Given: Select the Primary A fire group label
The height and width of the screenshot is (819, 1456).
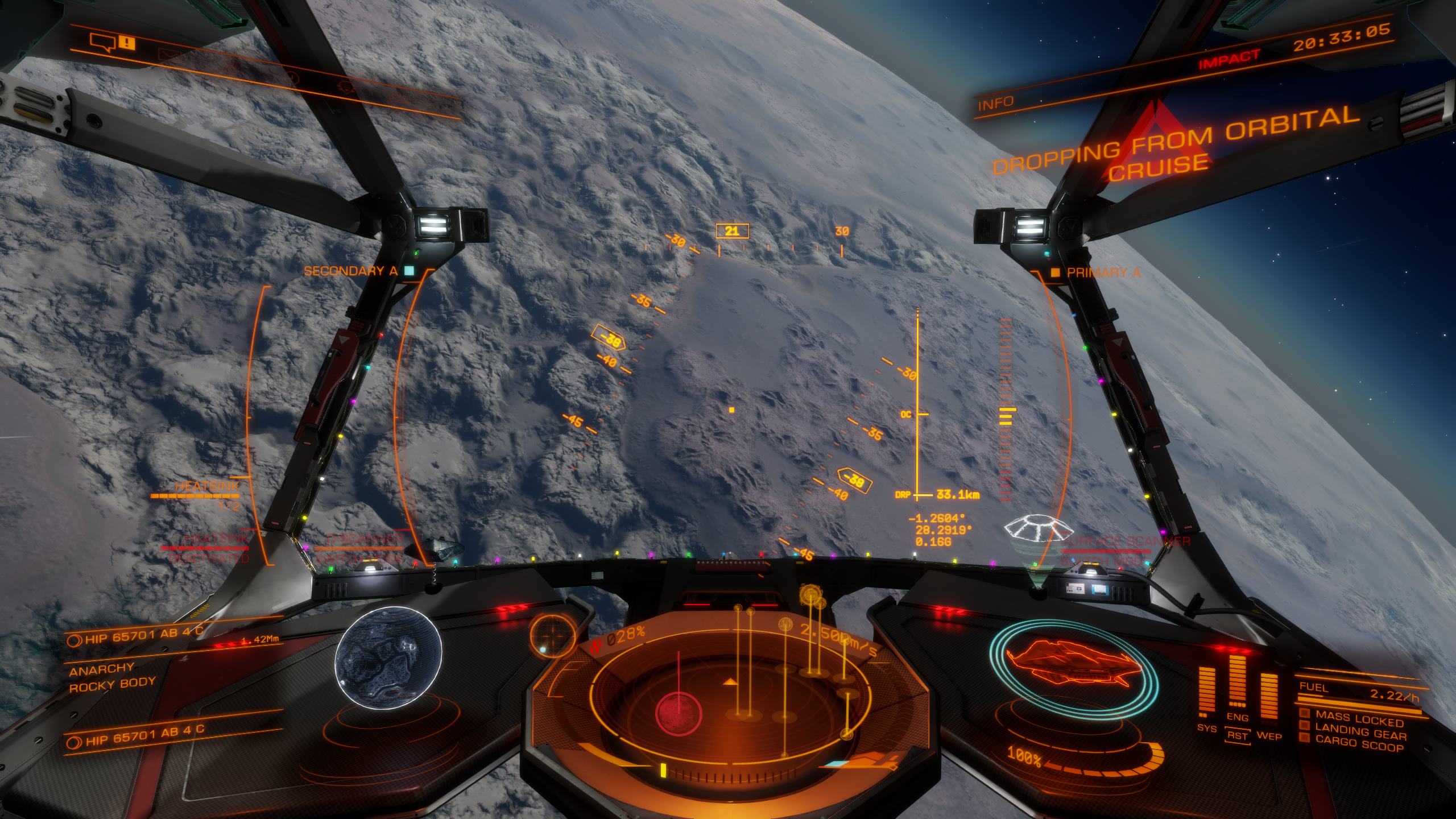Looking at the screenshot, I should click(1103, 272).
